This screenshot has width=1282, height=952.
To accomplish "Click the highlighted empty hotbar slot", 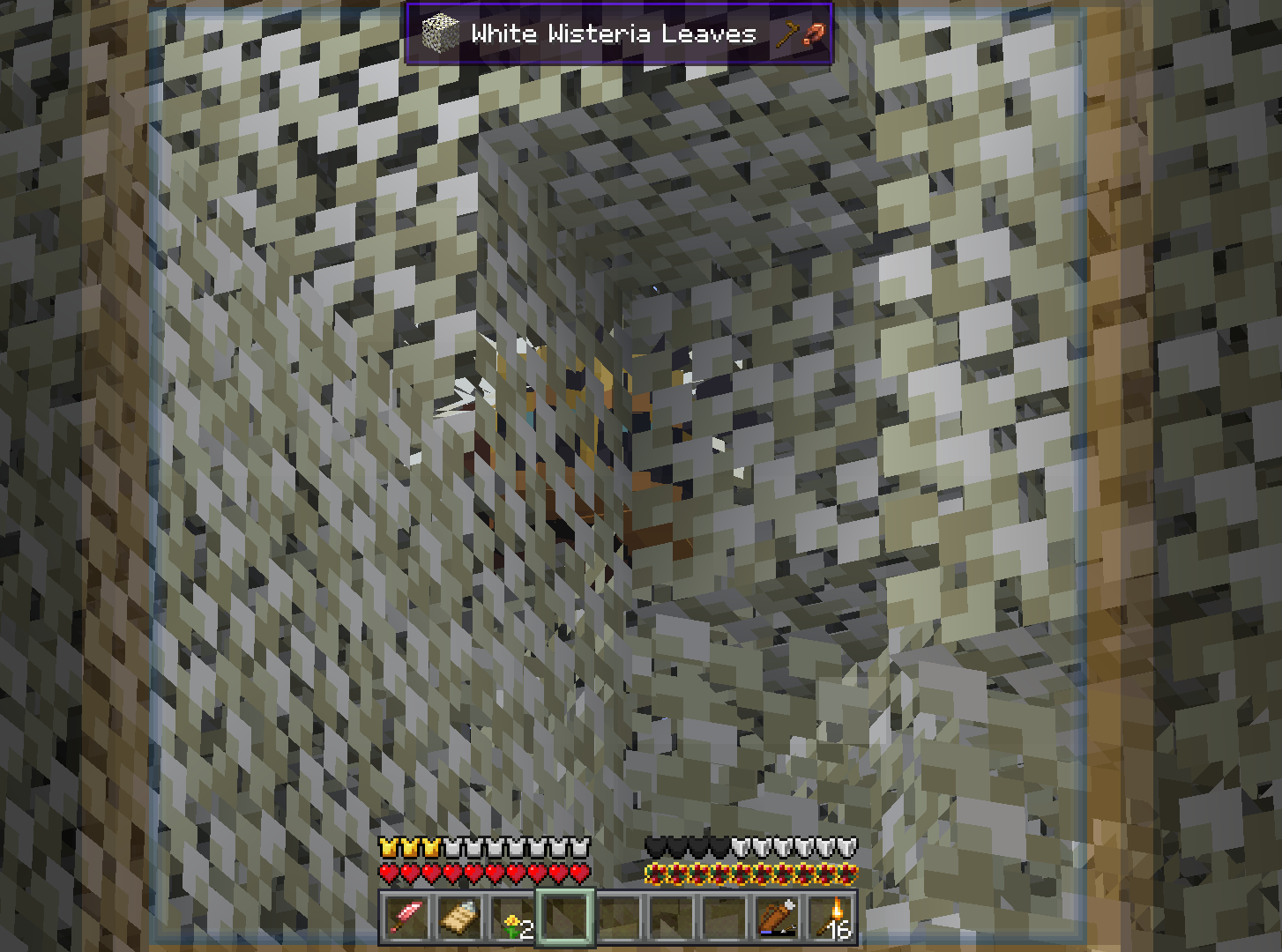I will point(565,918).
